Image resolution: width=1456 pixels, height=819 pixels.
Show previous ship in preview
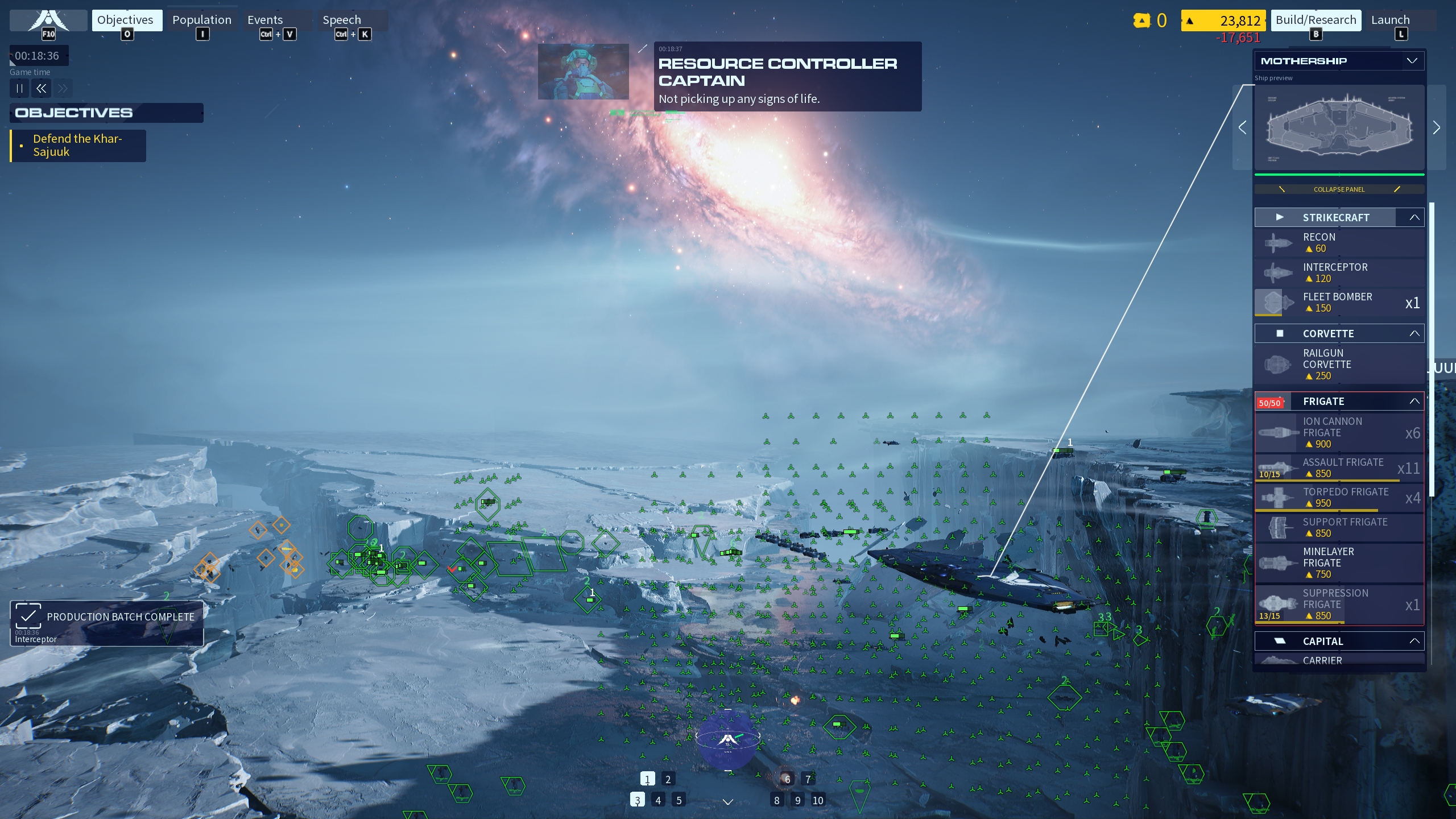(x=1243, y=127)
